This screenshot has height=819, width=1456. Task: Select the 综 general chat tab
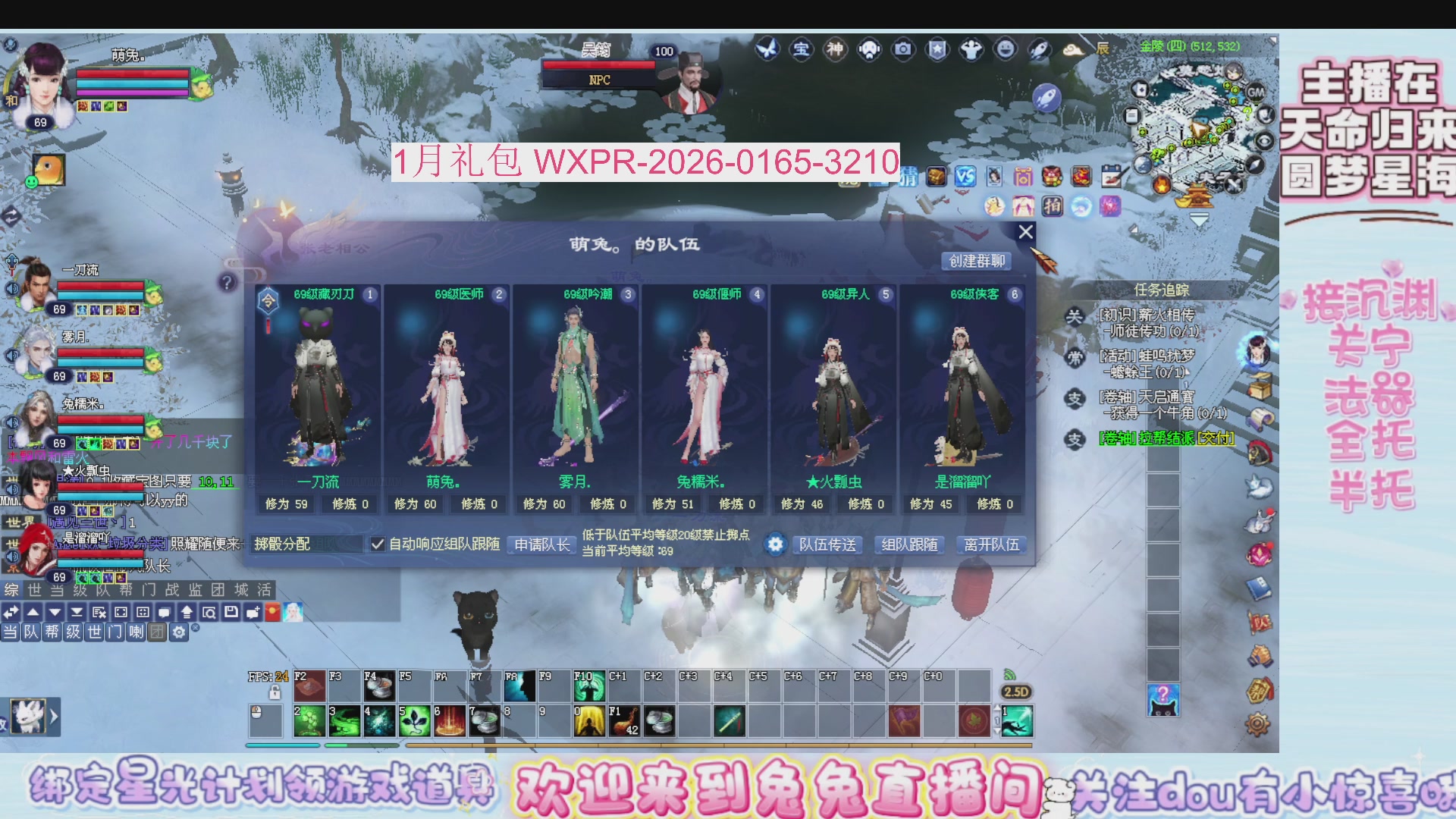pyautogui.click(x=11, y=591)
